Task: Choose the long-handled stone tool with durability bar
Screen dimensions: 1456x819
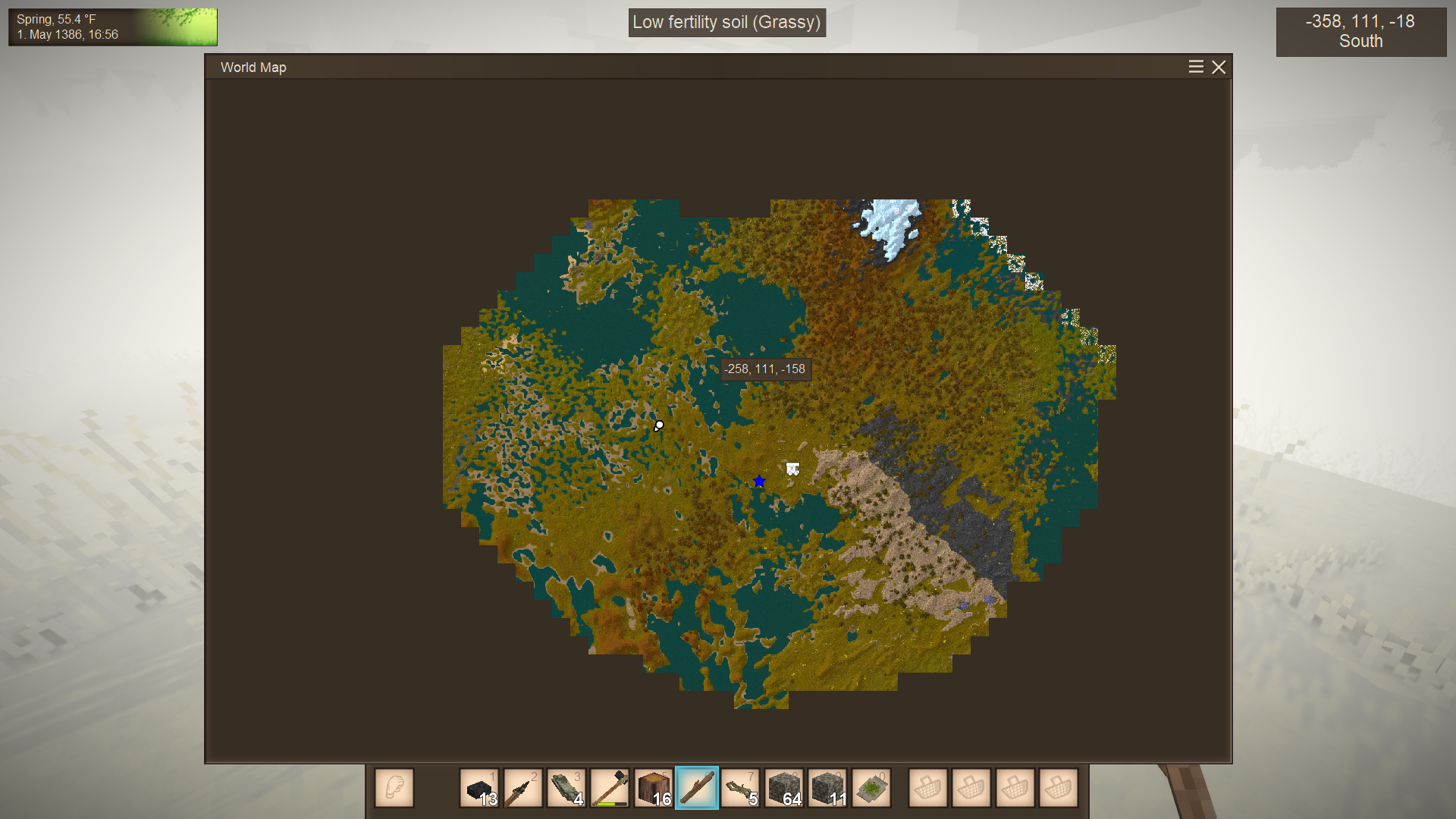Action: coord(610,789)
